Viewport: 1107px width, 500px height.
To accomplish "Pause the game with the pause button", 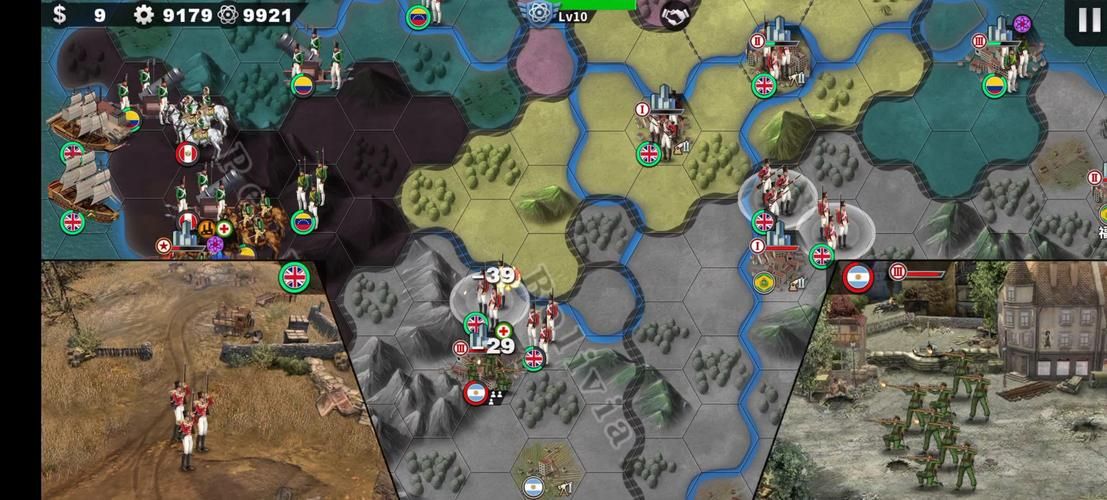I will tap(1088, 19).
